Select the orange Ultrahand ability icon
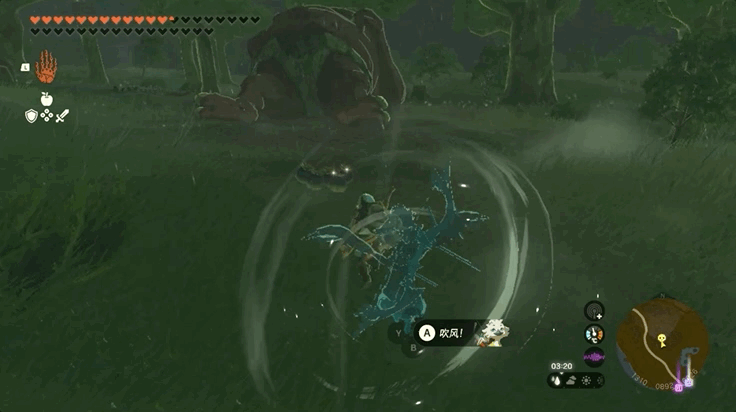 coord(46,68)
